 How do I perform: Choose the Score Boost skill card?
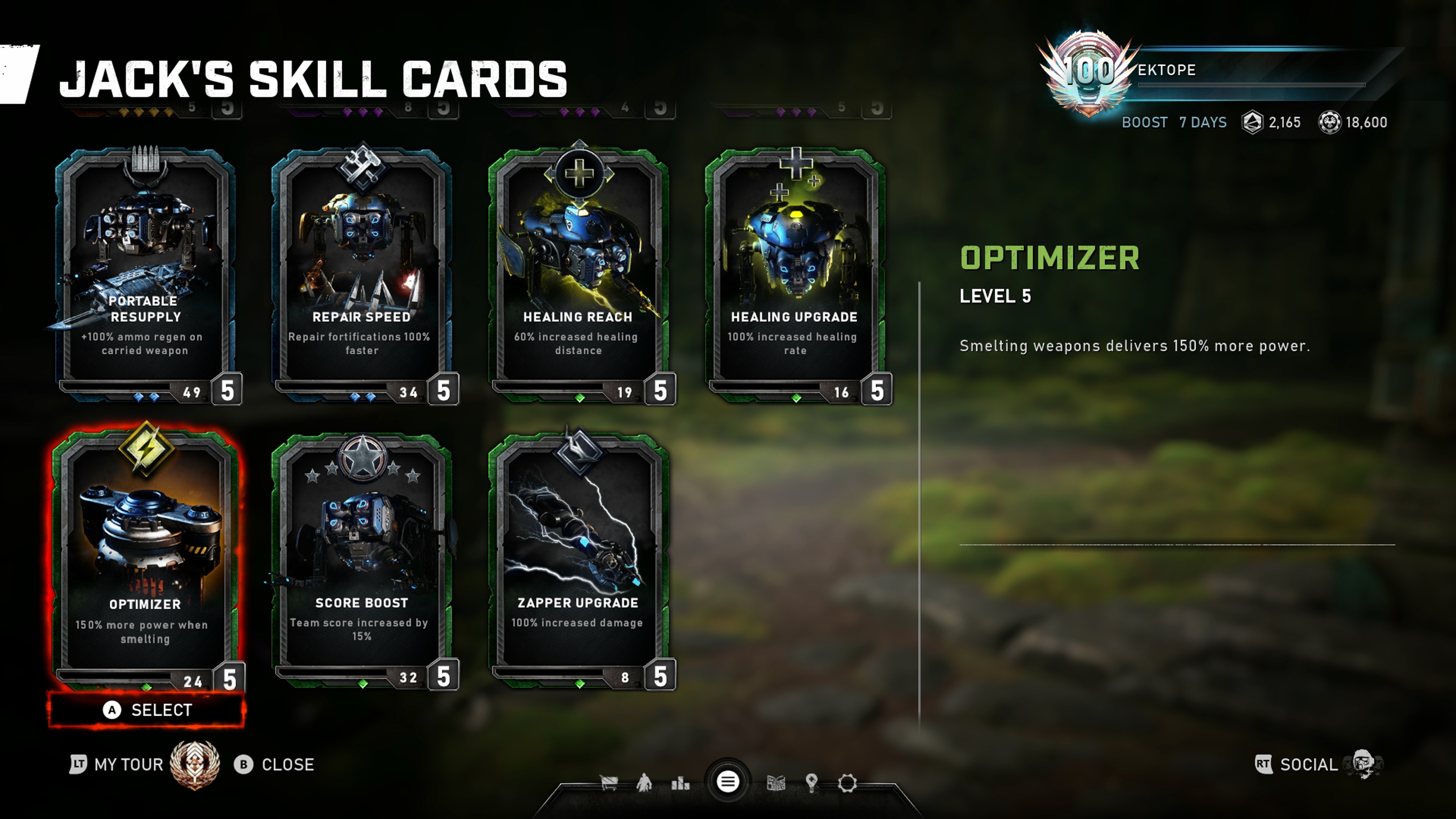click(x=362, y=560)
